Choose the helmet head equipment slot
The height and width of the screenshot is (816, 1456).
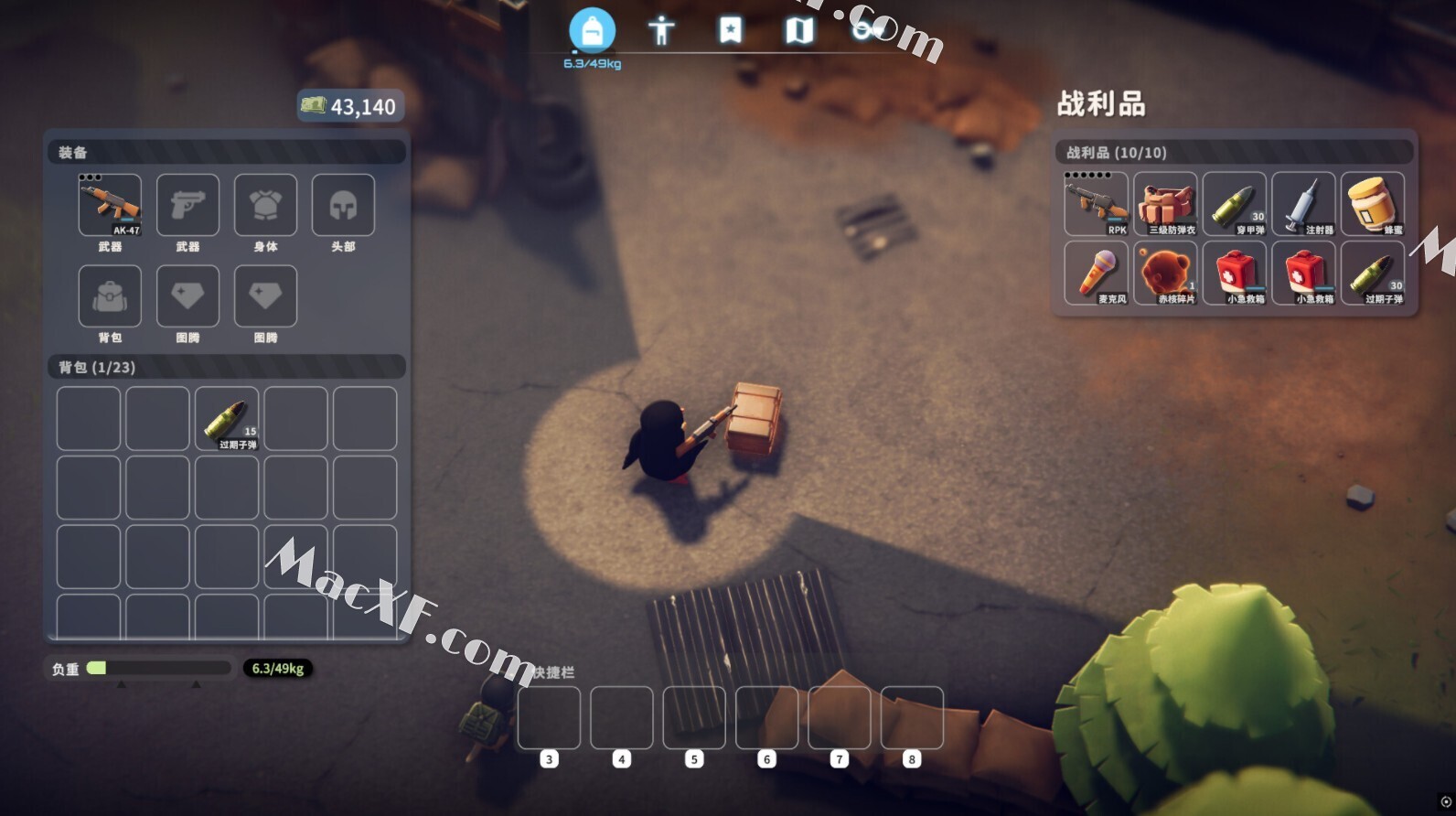[343, 205]
